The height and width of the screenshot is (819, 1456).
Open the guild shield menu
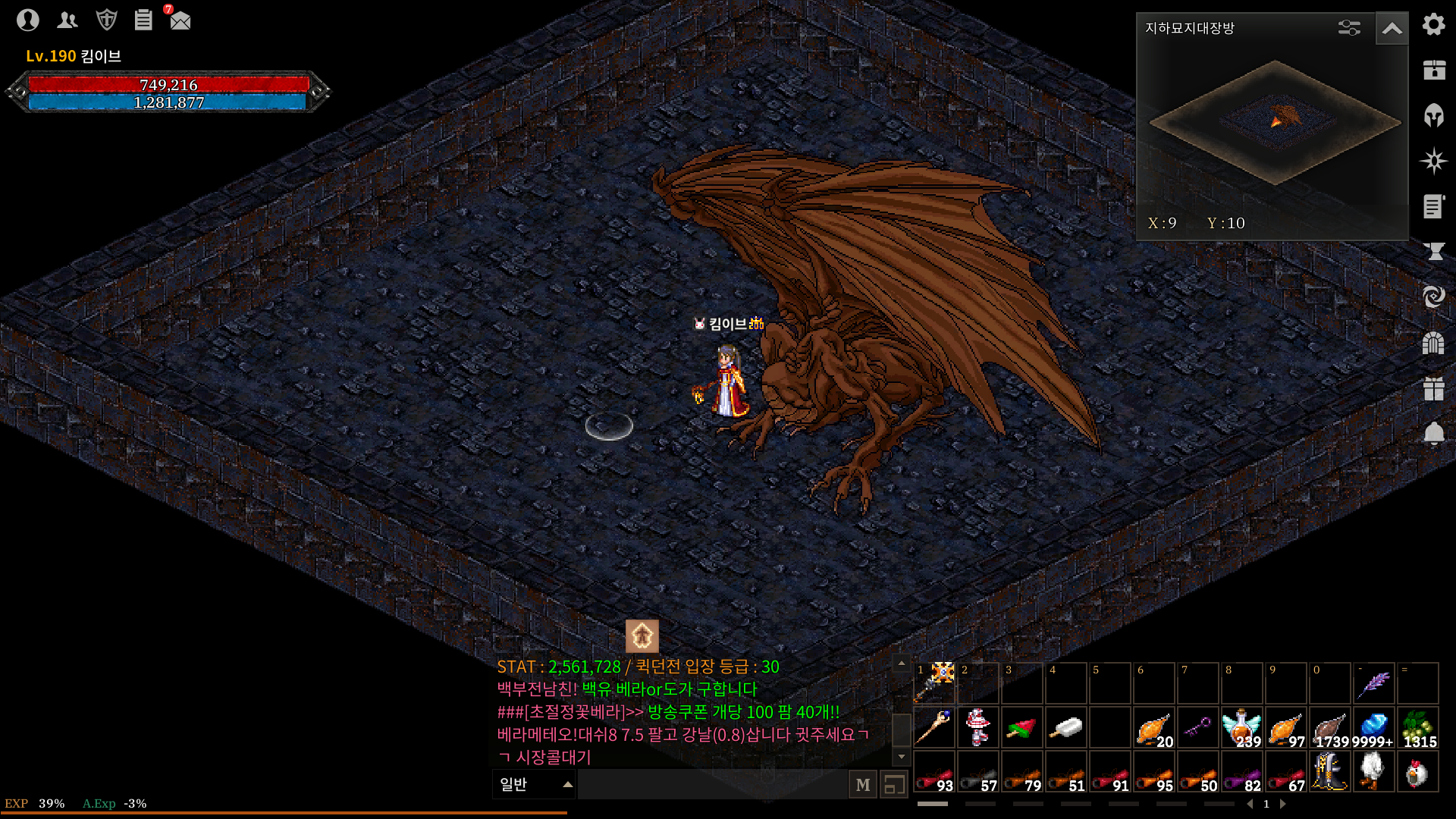point(106,20)
